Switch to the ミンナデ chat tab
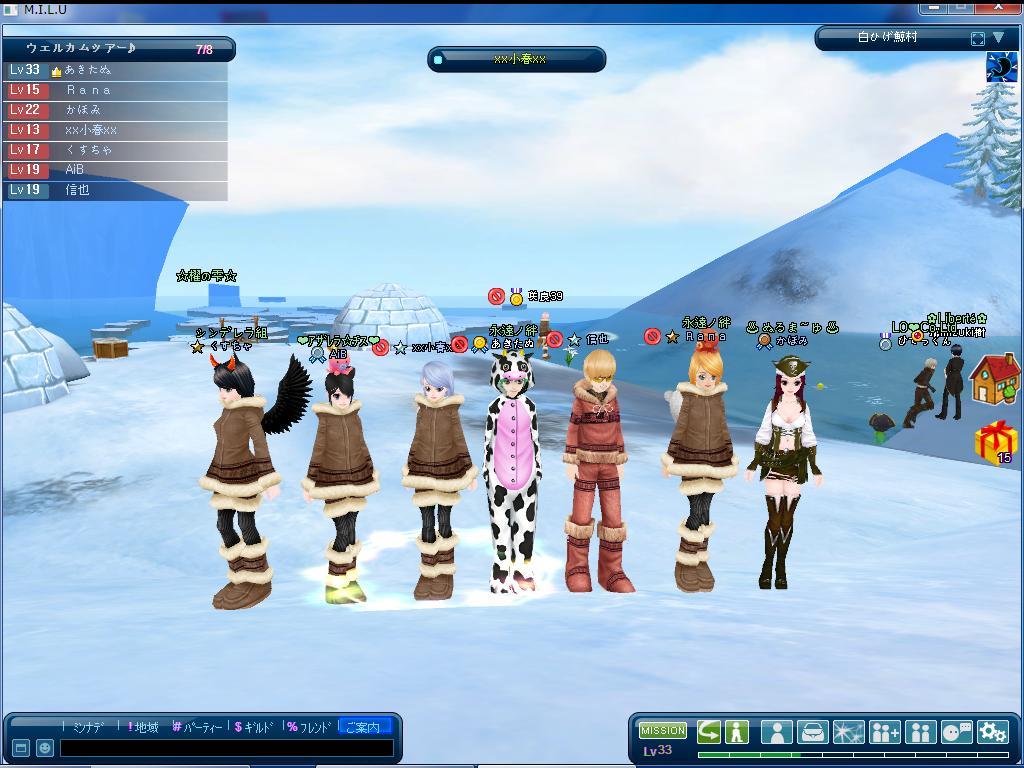Screen dimensions: 1024x768 (90, 727)
